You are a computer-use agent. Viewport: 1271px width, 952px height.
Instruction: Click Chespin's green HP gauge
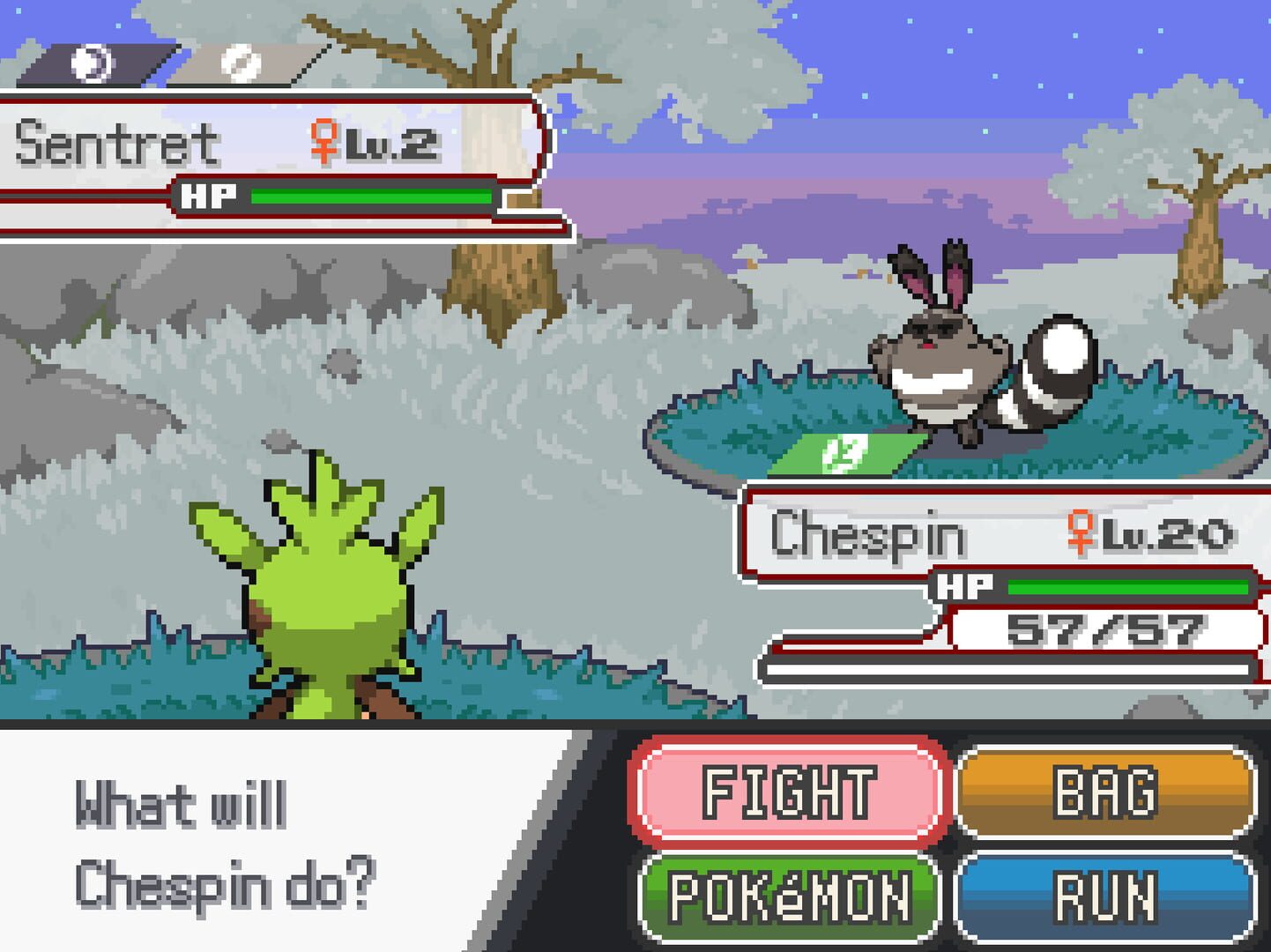tap(1128, 585)
